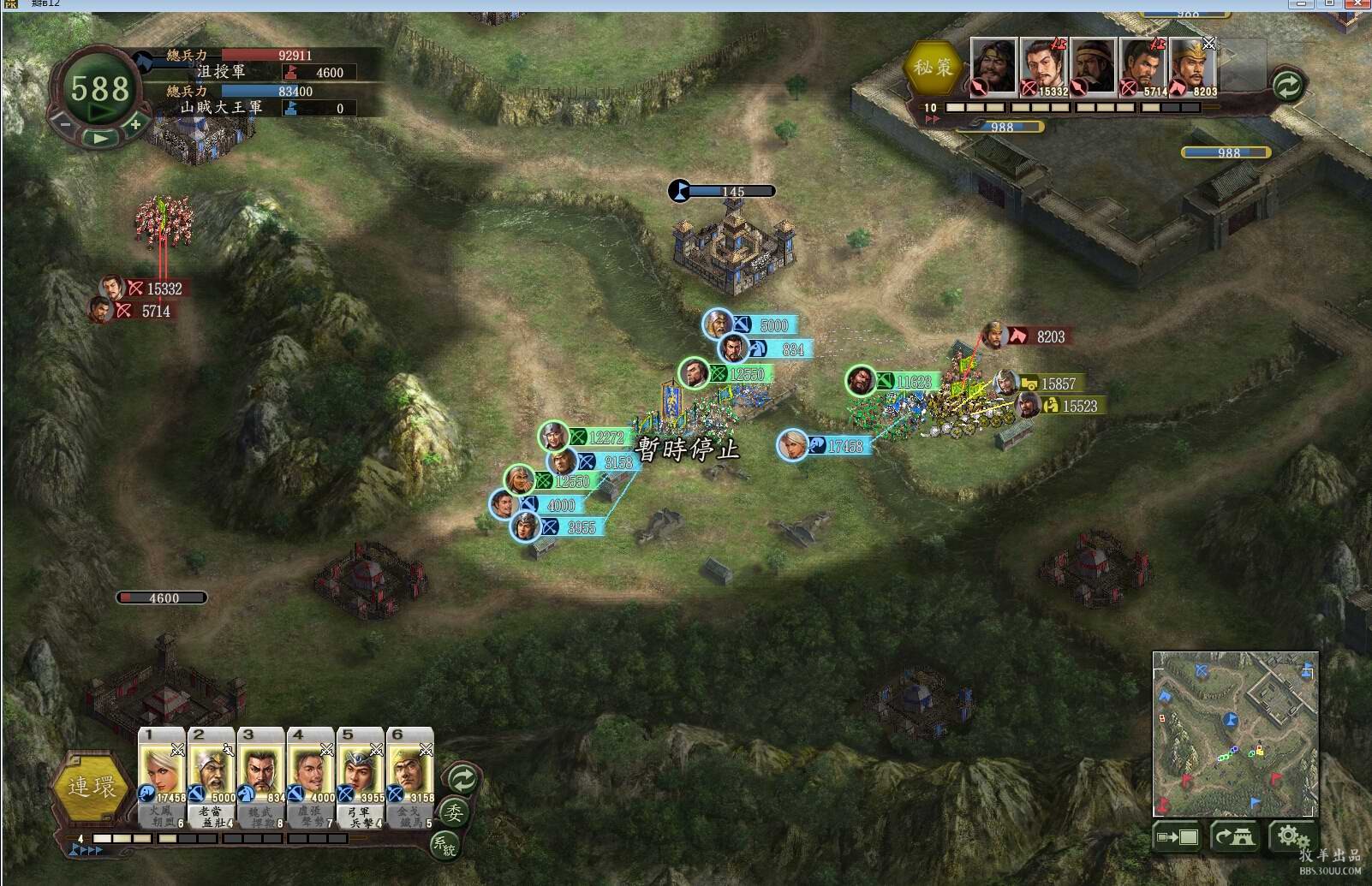This screenshot has width=1372, height=886.
Task: Resume battle with the play button
Action: (101, 138)
